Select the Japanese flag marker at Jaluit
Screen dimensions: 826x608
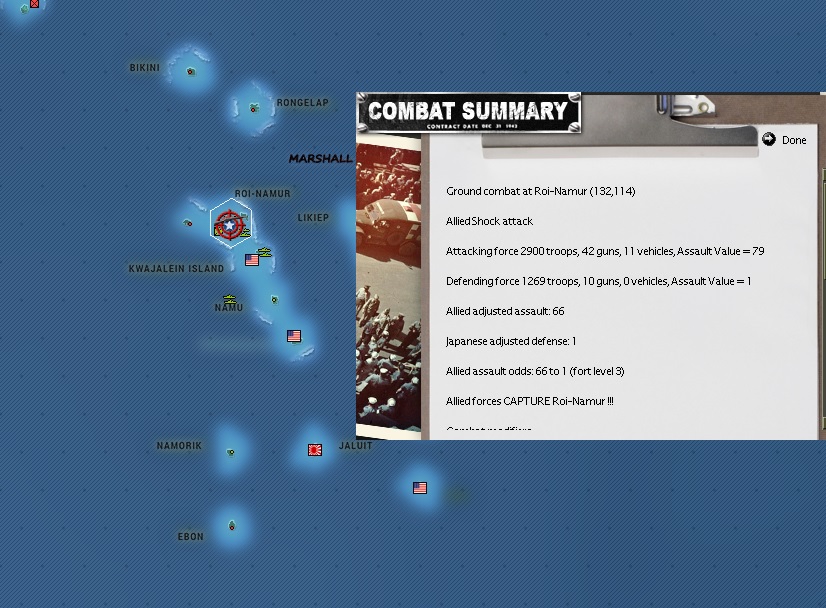(315, 450)
